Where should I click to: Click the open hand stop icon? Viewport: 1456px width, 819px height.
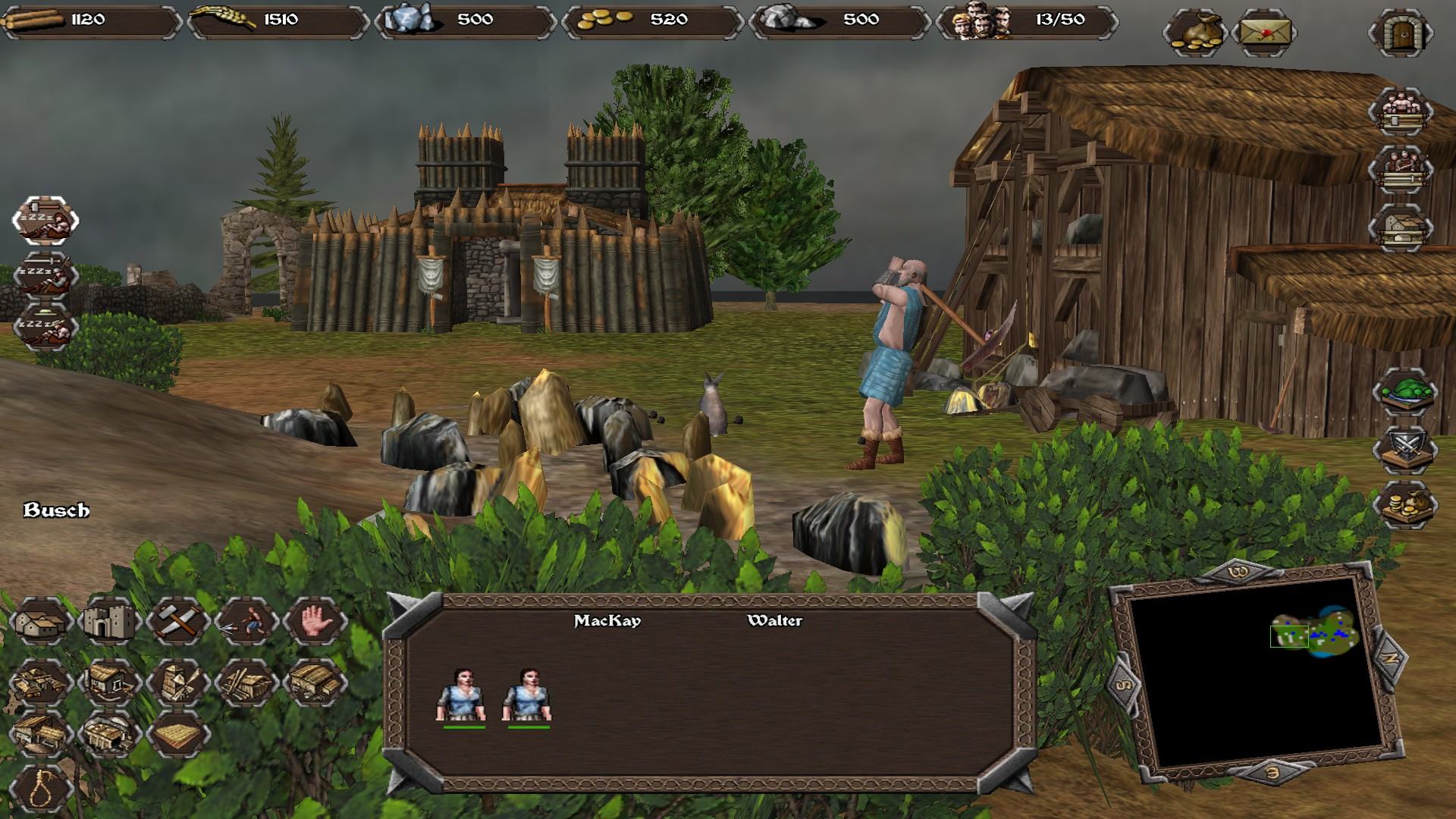(x=315, y=622)
